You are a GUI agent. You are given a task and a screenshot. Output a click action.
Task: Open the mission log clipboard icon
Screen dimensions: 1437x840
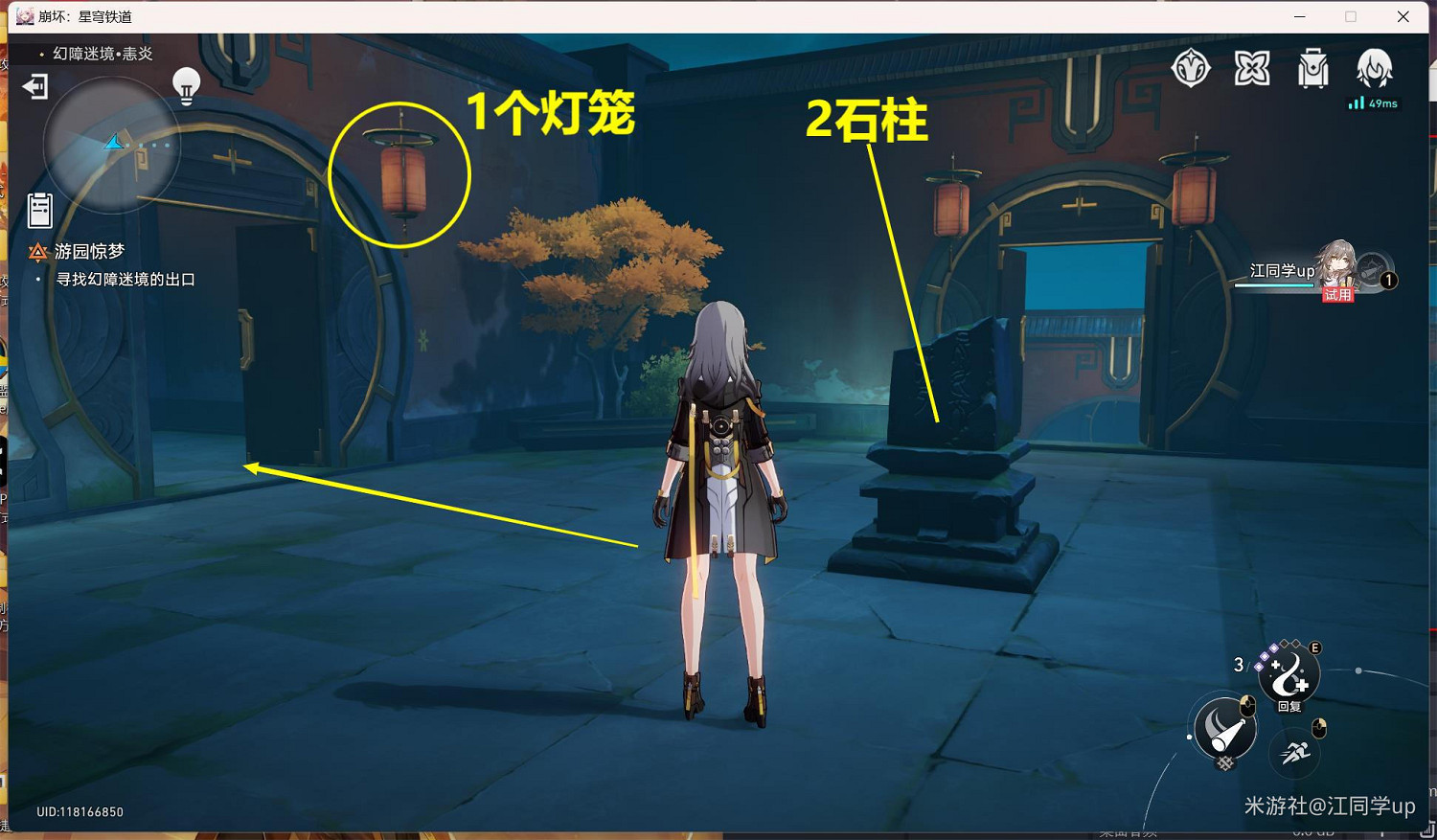[x=39, y=210]
